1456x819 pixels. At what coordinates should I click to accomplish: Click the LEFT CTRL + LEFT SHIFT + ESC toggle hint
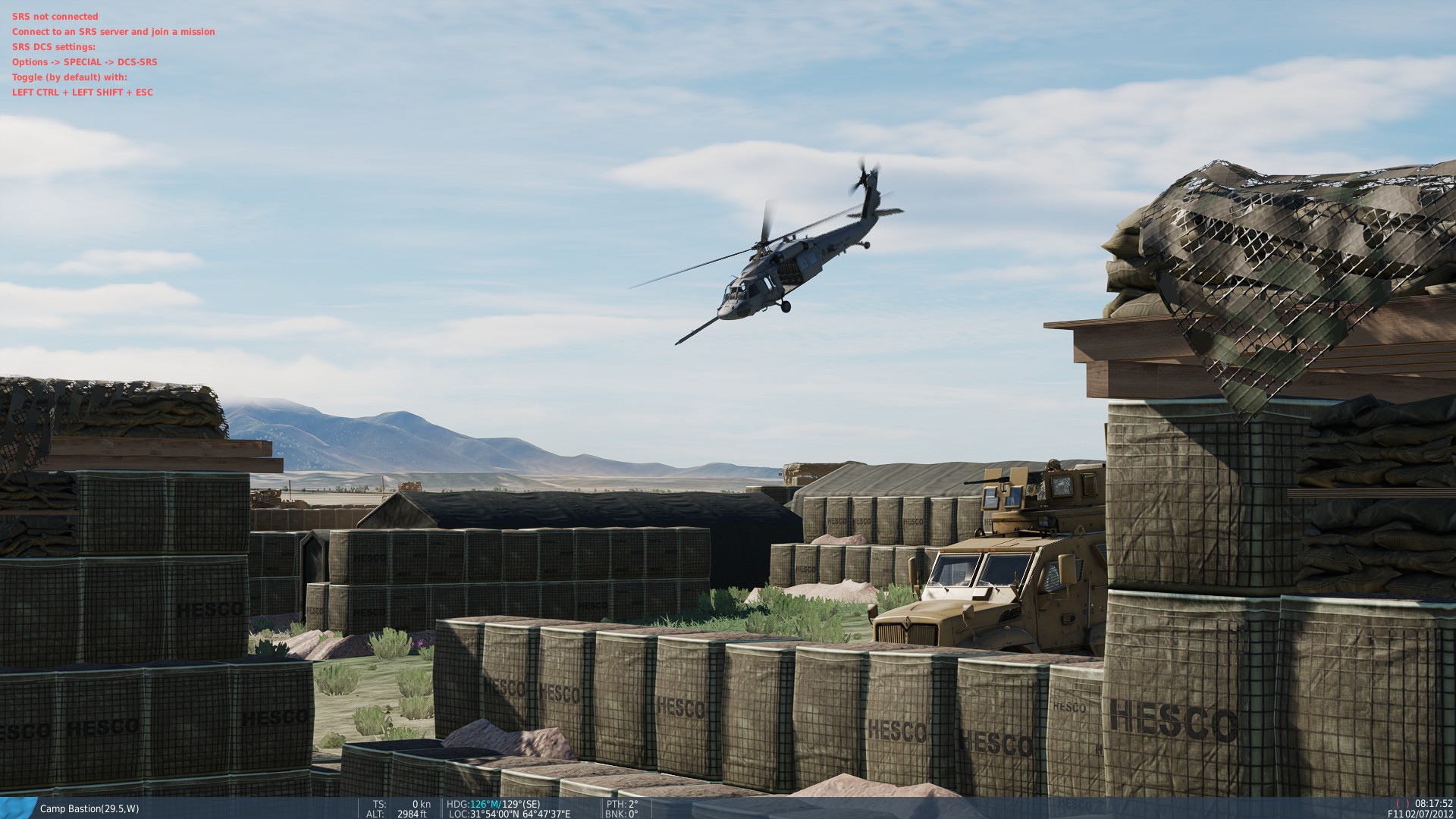(x=81, y=92)
